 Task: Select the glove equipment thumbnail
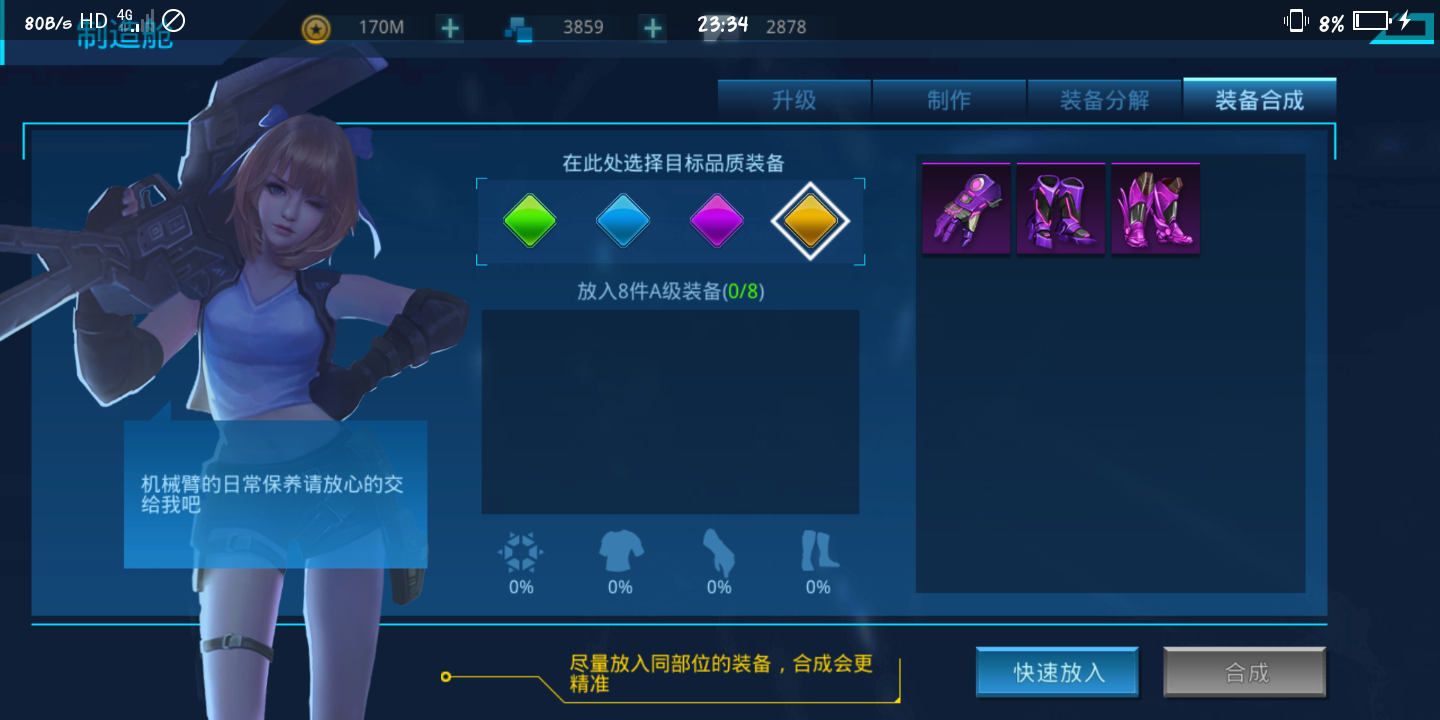pos(965,208)
